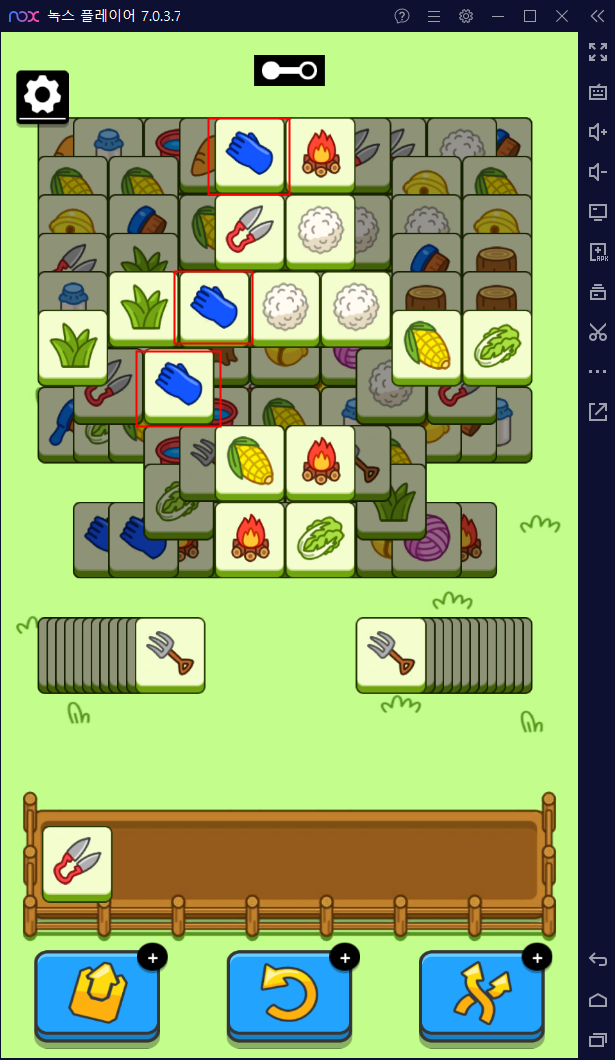615x1060 pixels.
Task: Take the pitchfork tile from the right stack
Action: pyautogui.click(x=391, y=651)
